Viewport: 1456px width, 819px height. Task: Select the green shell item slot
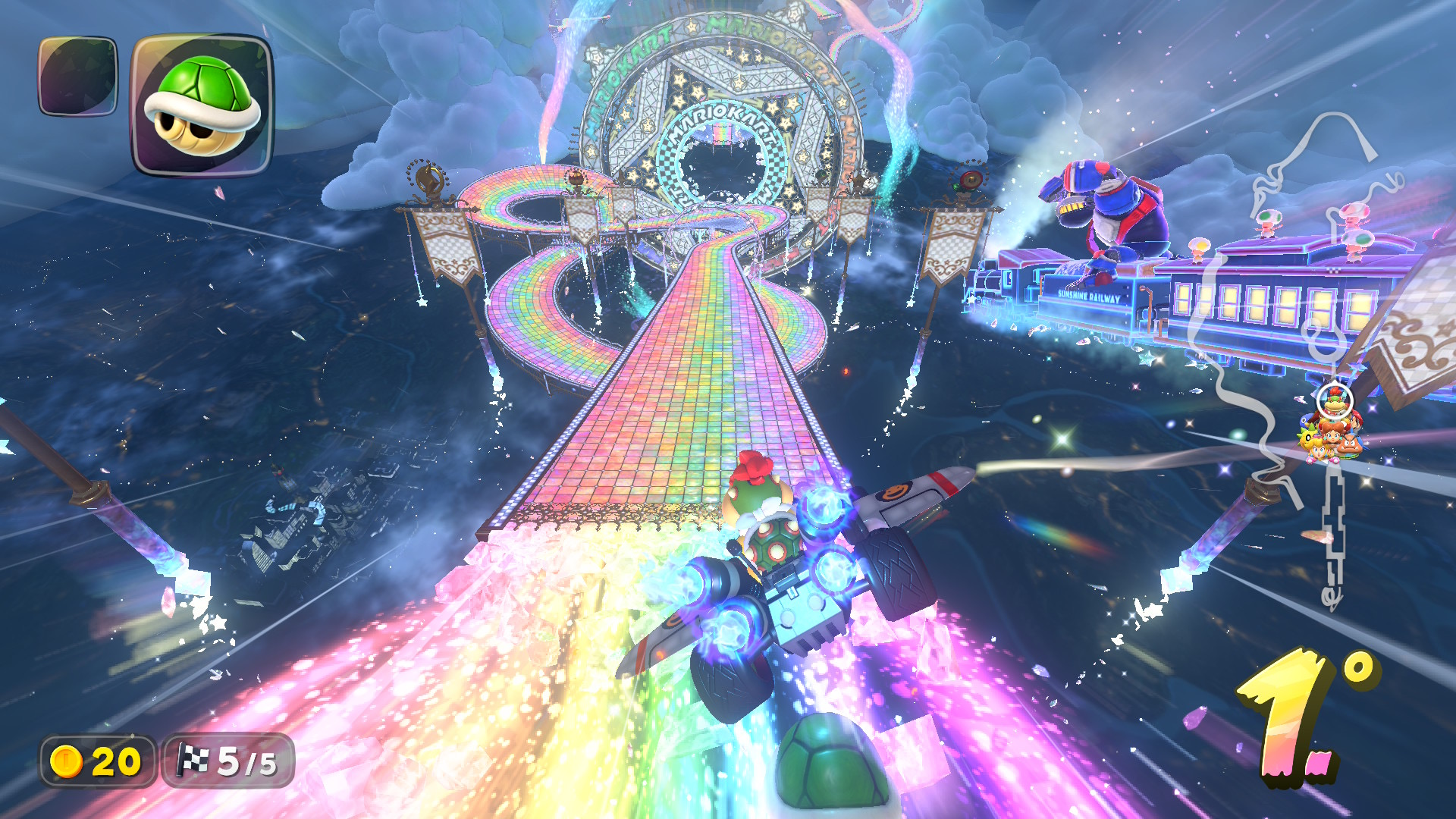pyautogui.click(x=202, y=105)
